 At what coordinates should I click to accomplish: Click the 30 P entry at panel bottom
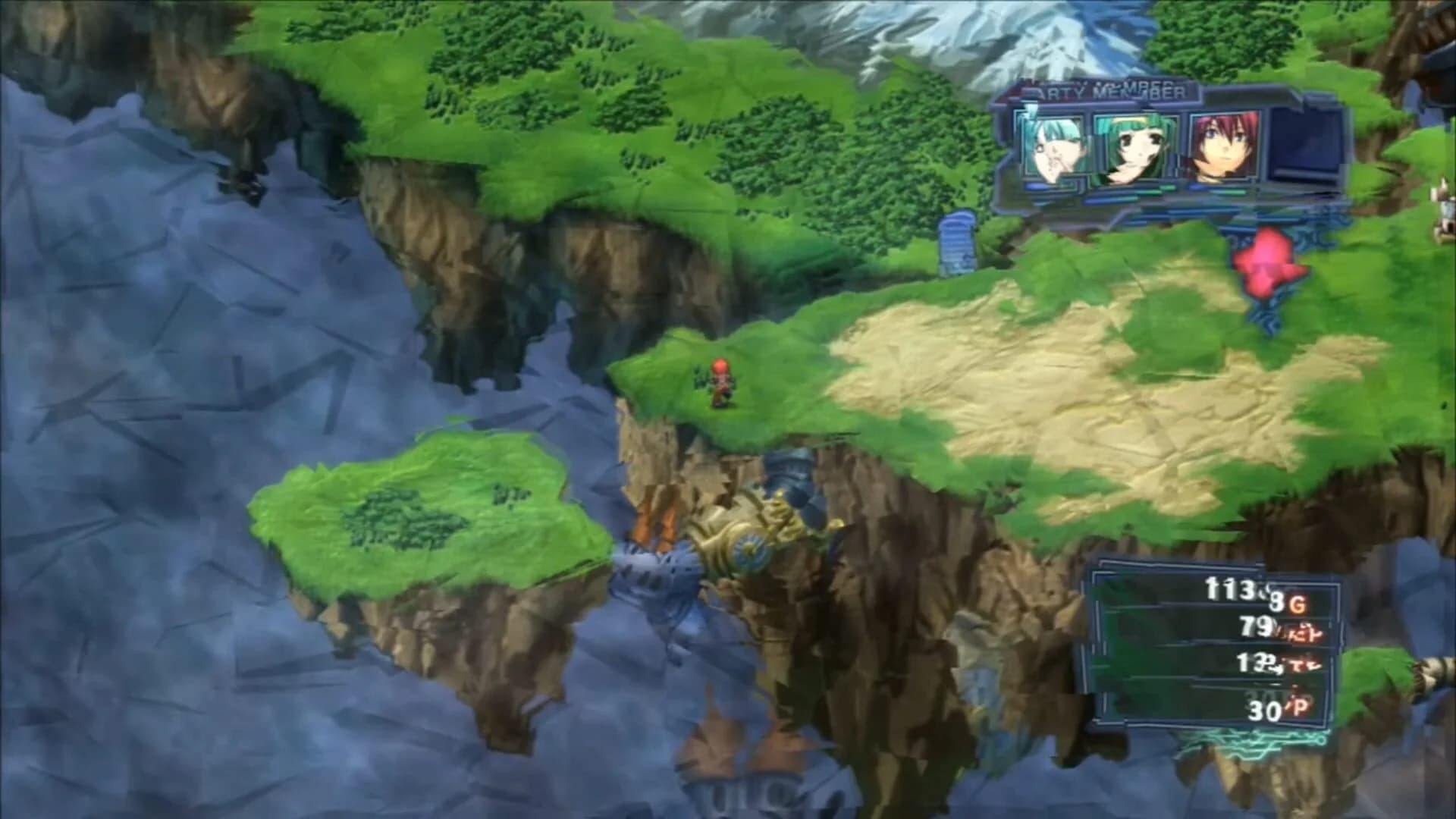coord(1266,711)
